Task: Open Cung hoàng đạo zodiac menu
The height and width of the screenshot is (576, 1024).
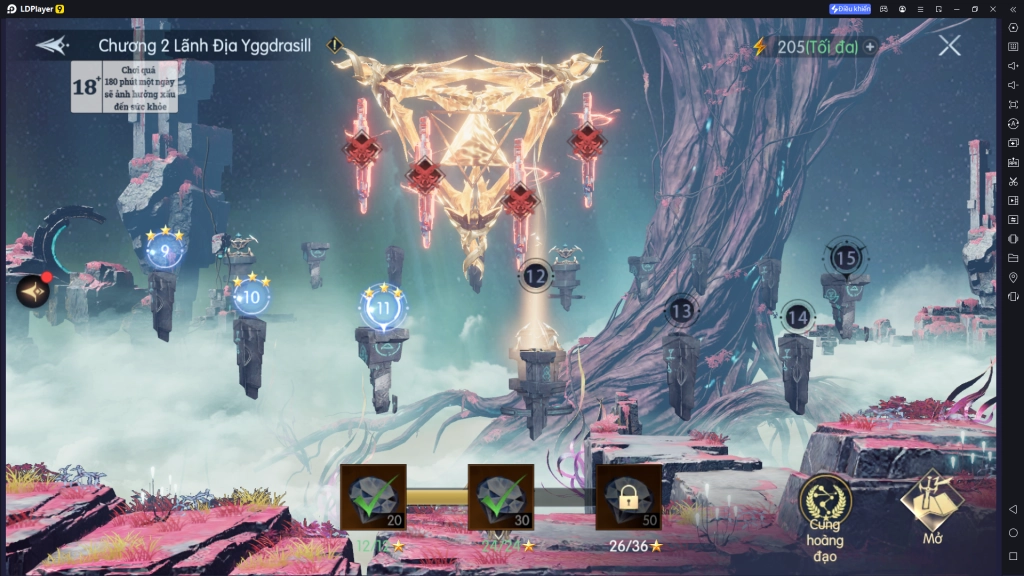Action: coord(825,515)
